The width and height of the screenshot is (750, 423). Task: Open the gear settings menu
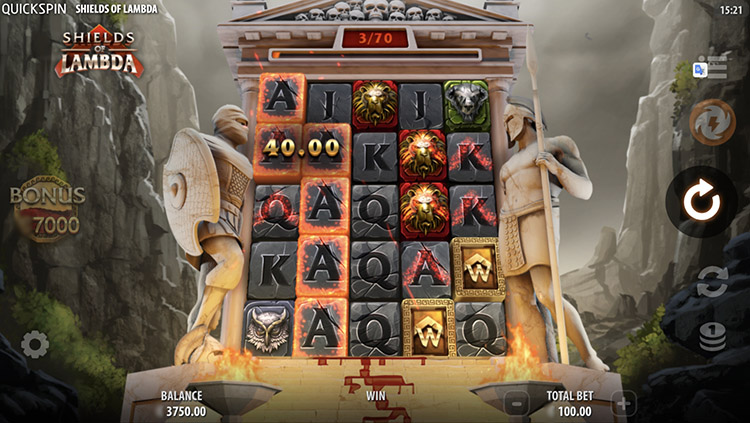point(35,345)
